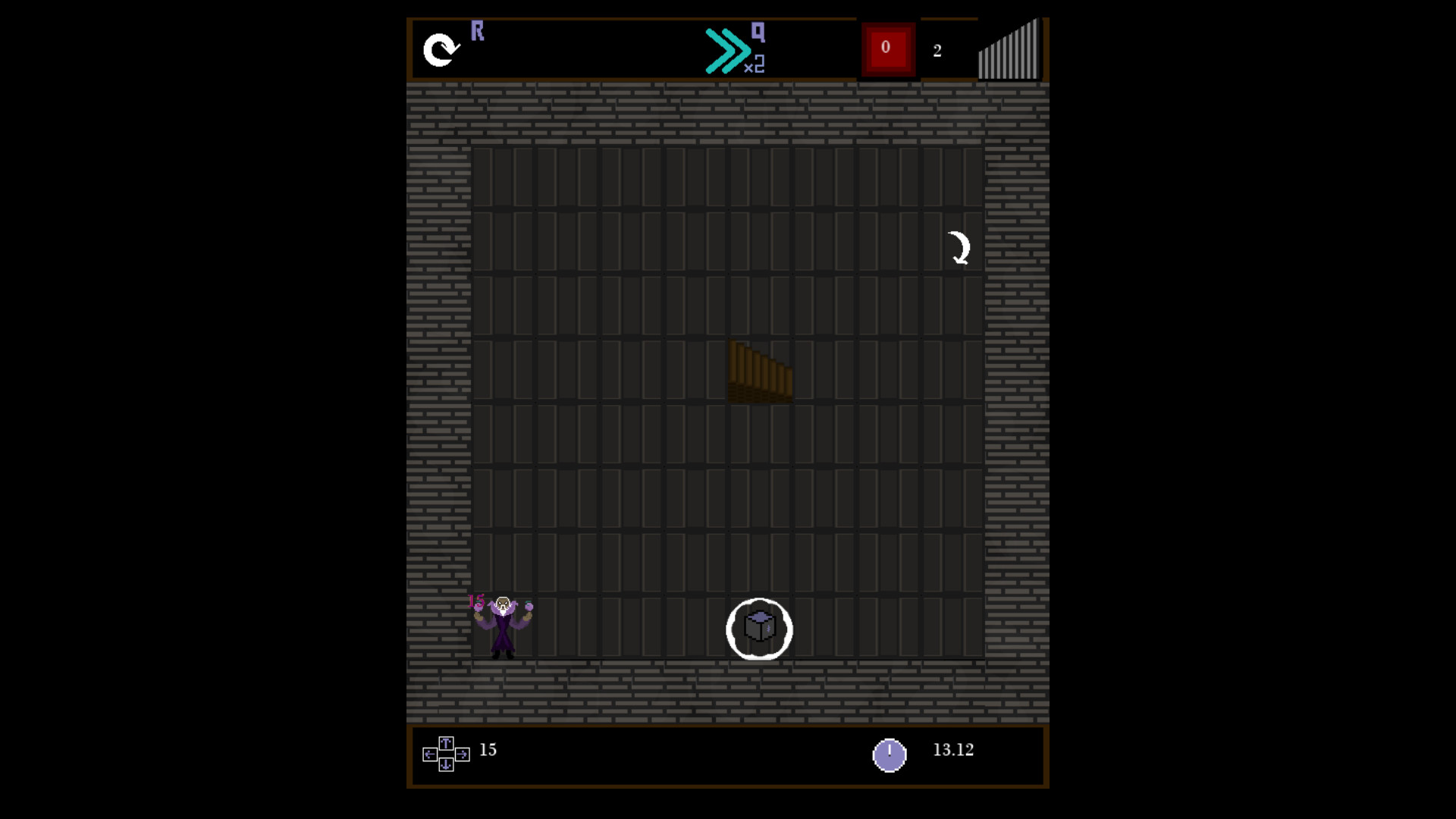Viewport: 1456px width, 819px height.
Task: Click the R keybind label
Action: [x=478, y=31]
